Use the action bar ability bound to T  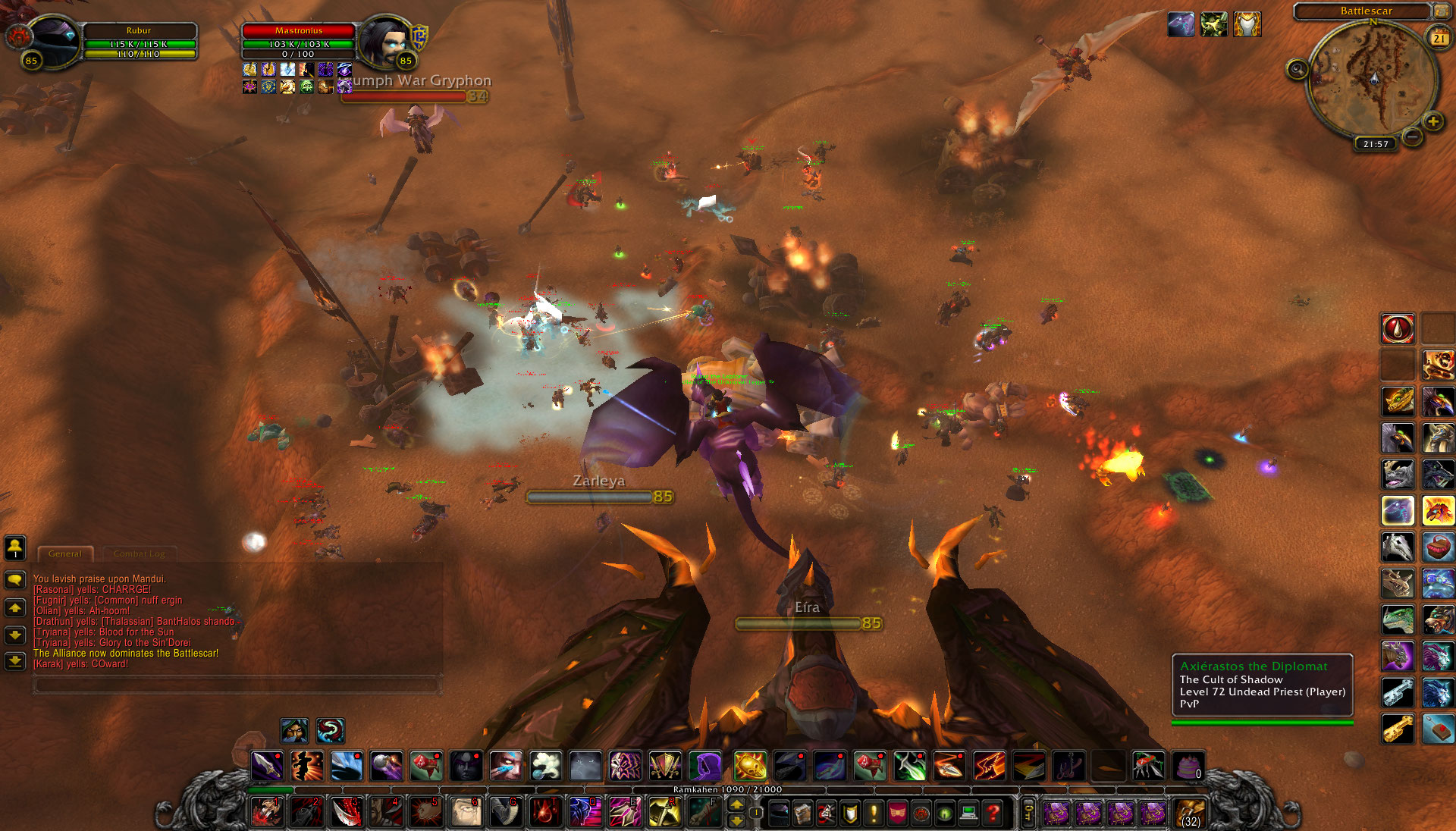click(x=544, y=813)
